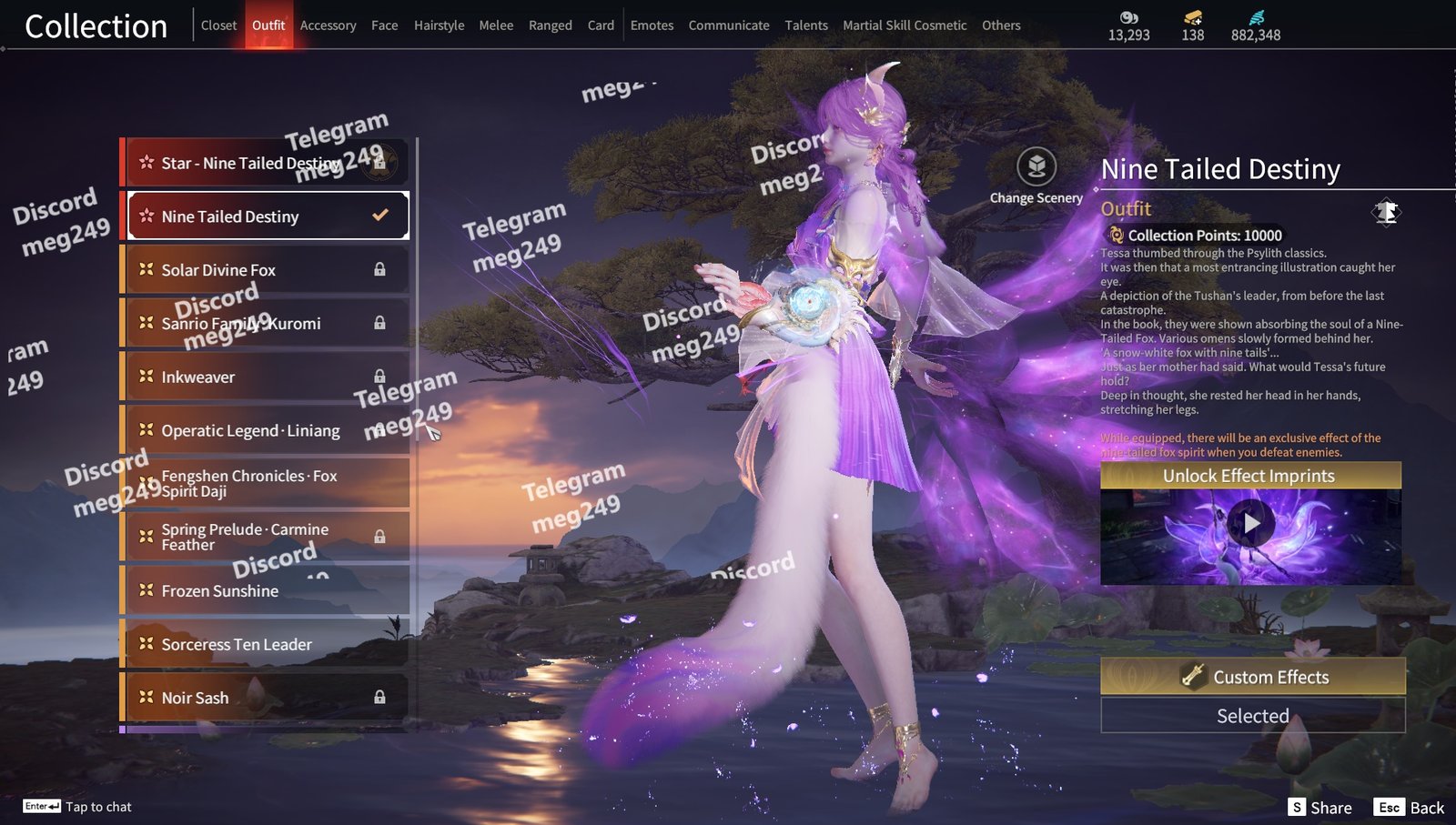The height and width of the screenshot is (825, 1456).
Task: Switch to the Closet tab
Action: (x=218, y=25)
